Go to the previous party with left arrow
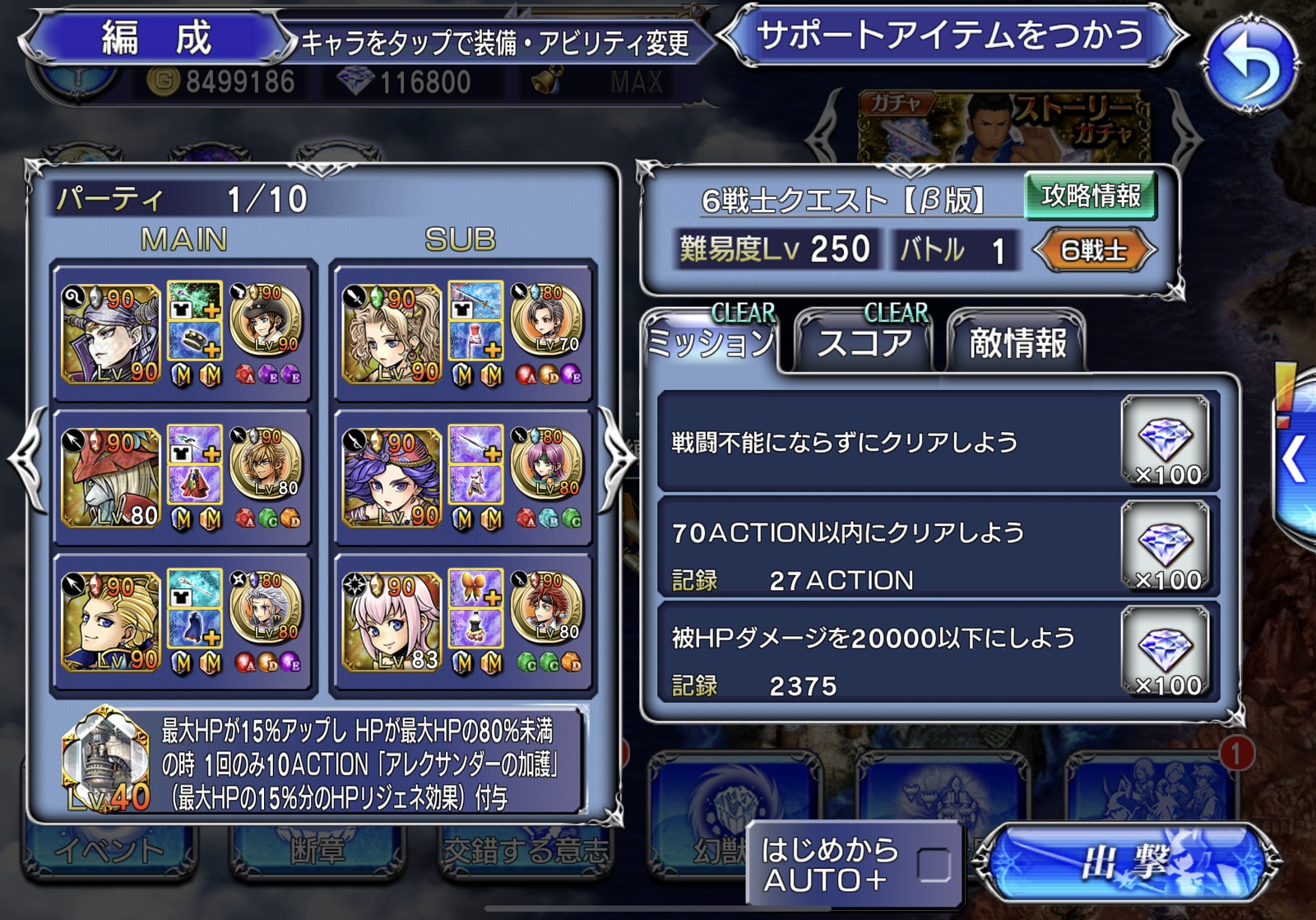 26,457
